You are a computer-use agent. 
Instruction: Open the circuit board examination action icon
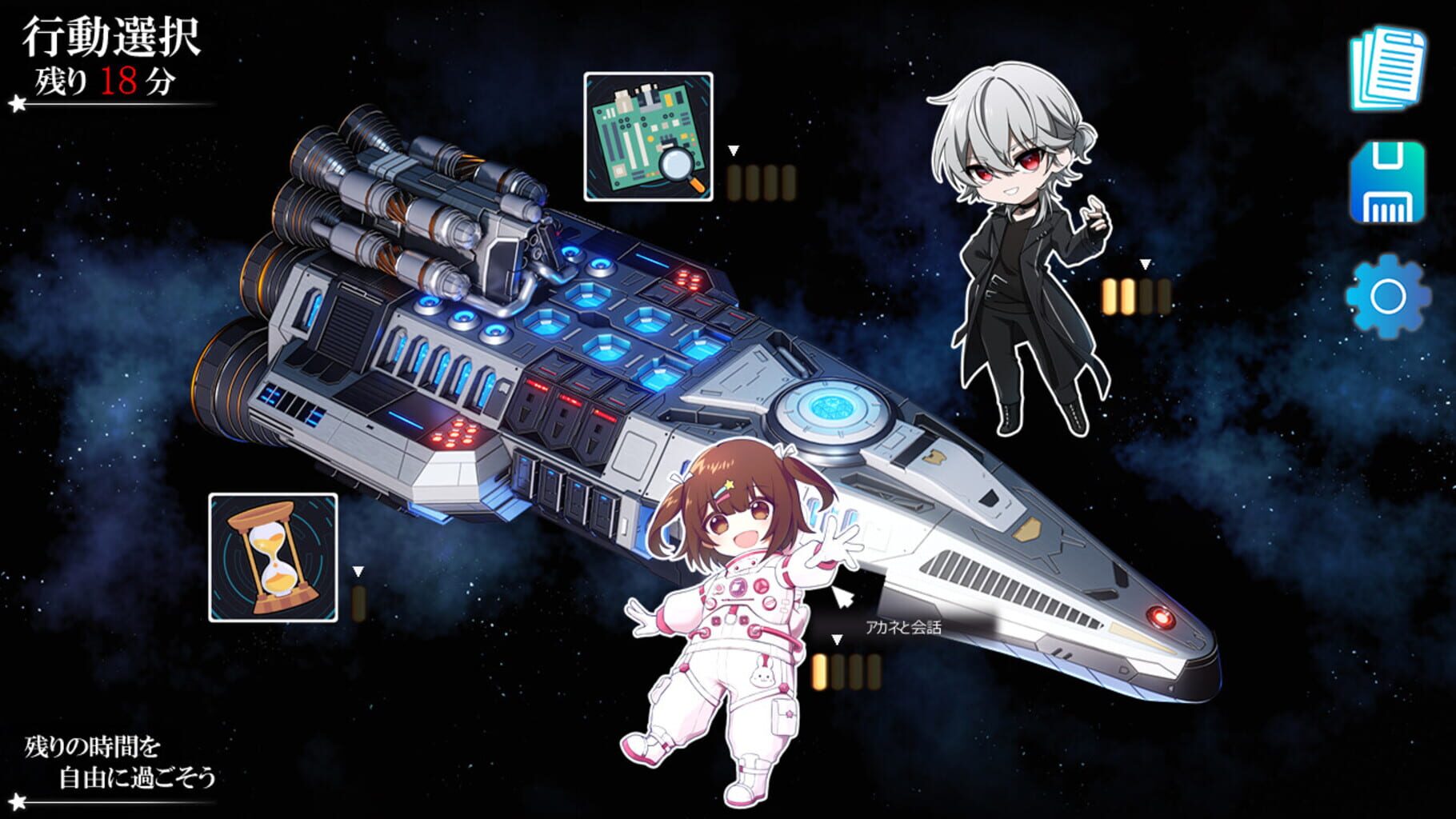tap(650, 138)
